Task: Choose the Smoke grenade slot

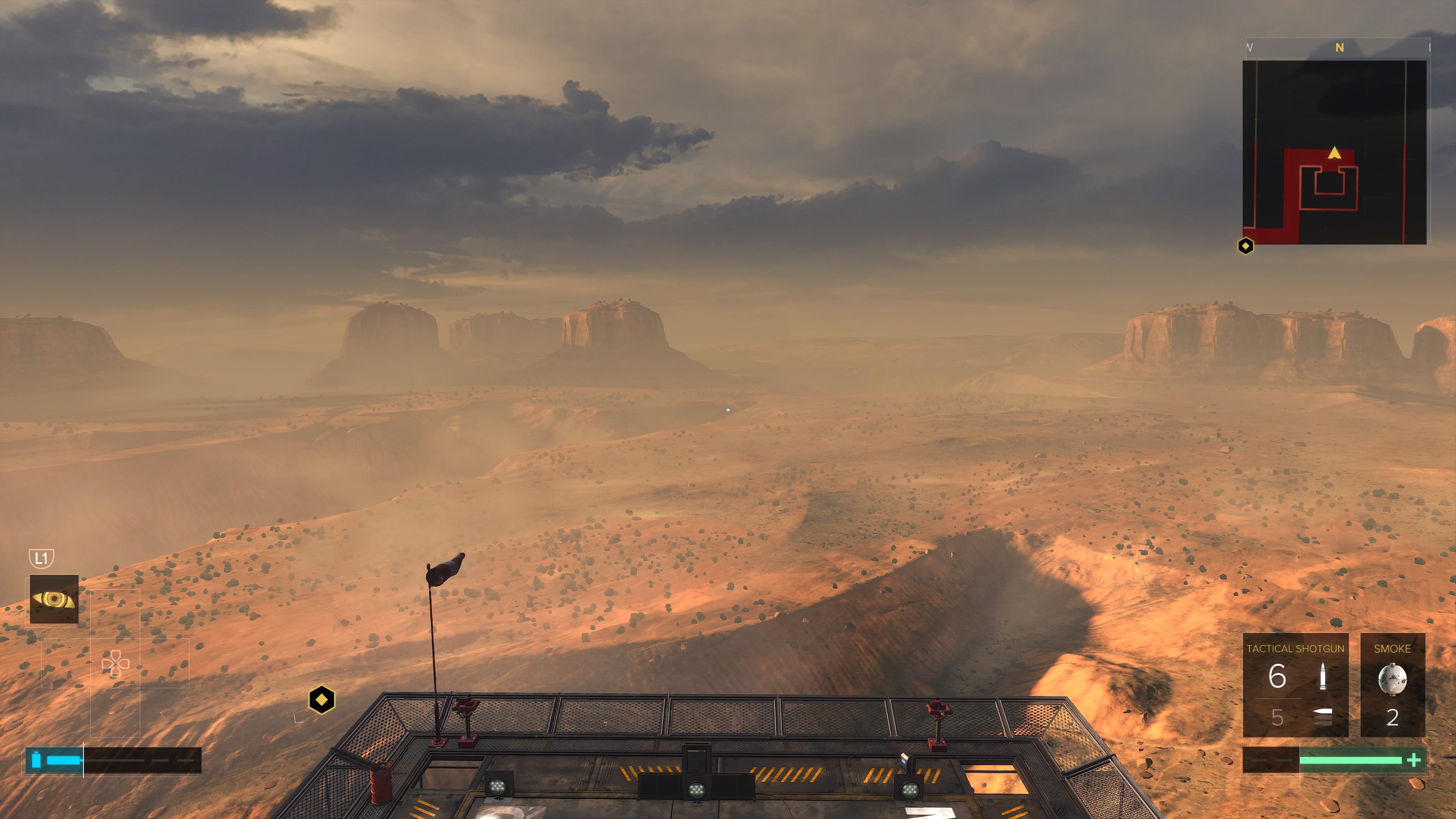Action: click(x=1392, y=684)
